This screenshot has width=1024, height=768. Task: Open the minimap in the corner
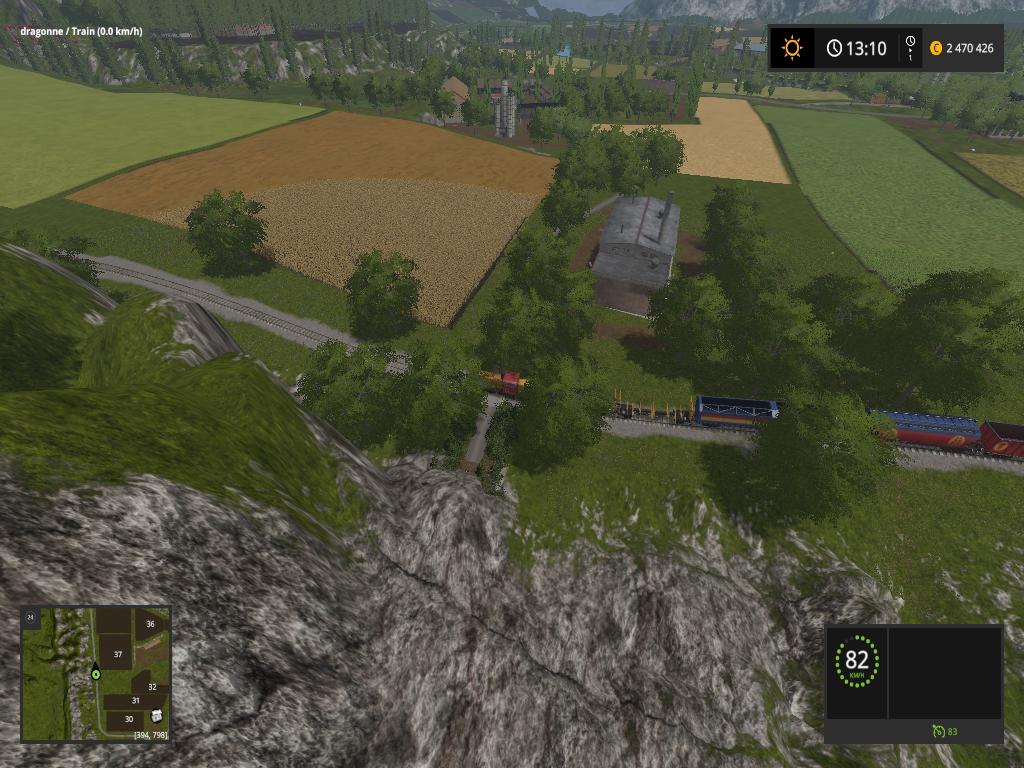(96, 673)
